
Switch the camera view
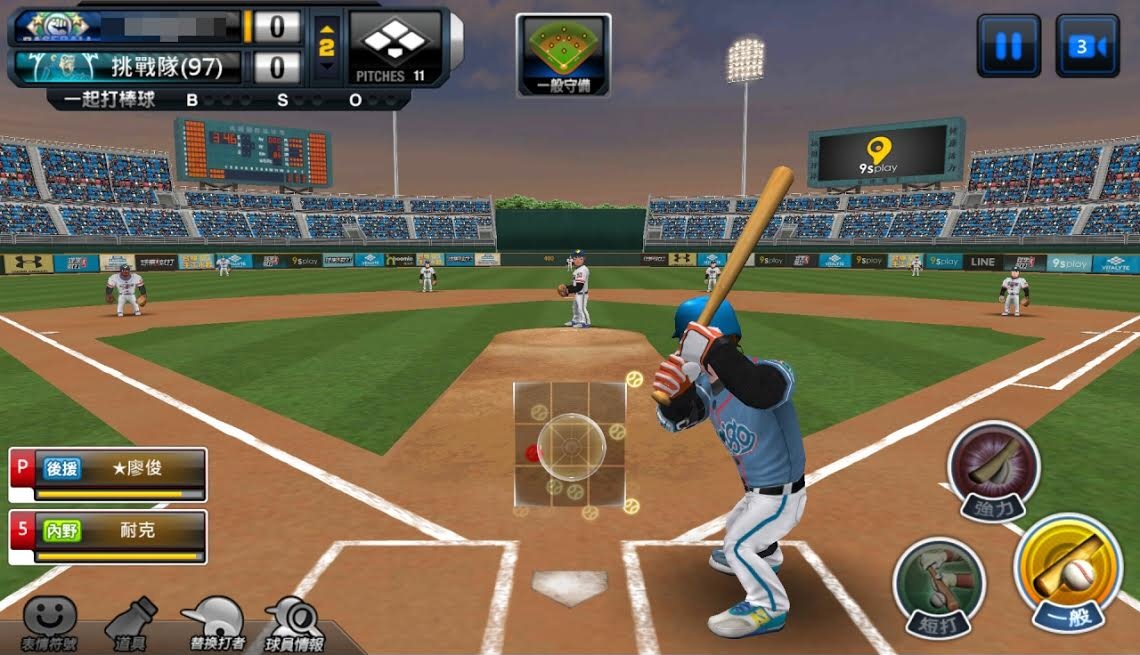1087,46
